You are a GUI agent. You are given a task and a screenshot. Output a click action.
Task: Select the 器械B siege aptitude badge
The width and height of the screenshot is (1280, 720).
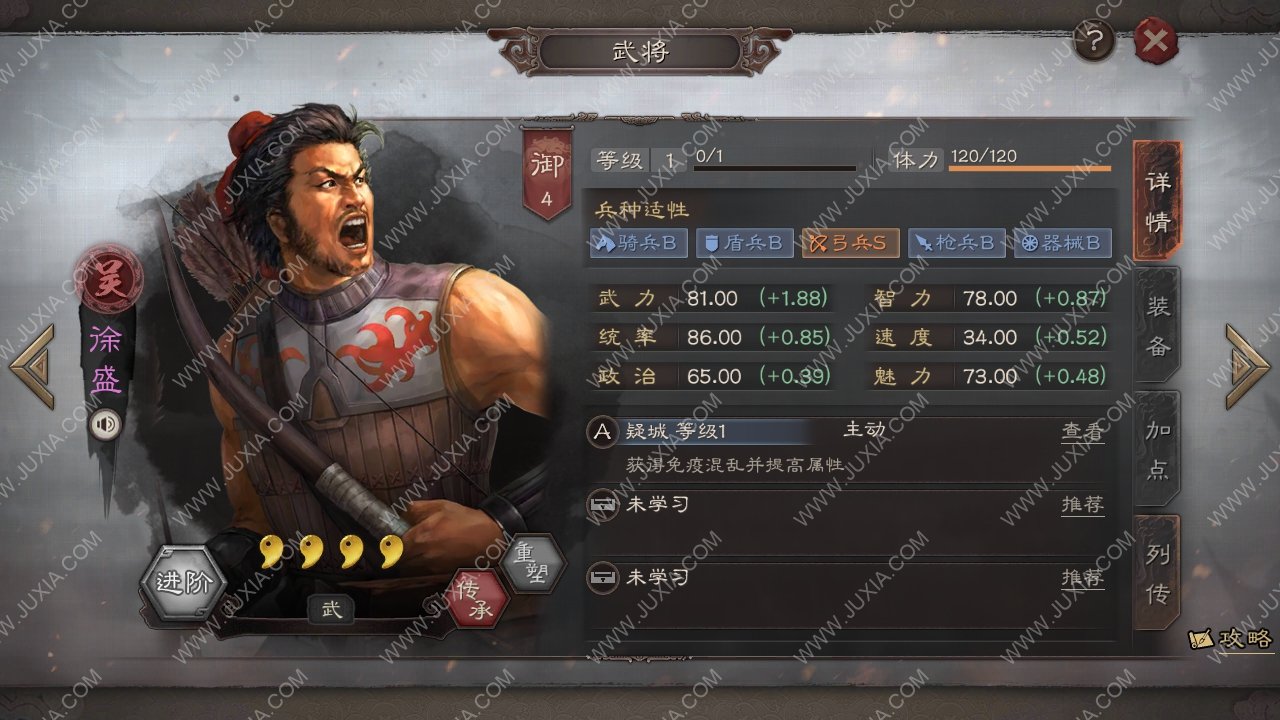coord(1062,243)
